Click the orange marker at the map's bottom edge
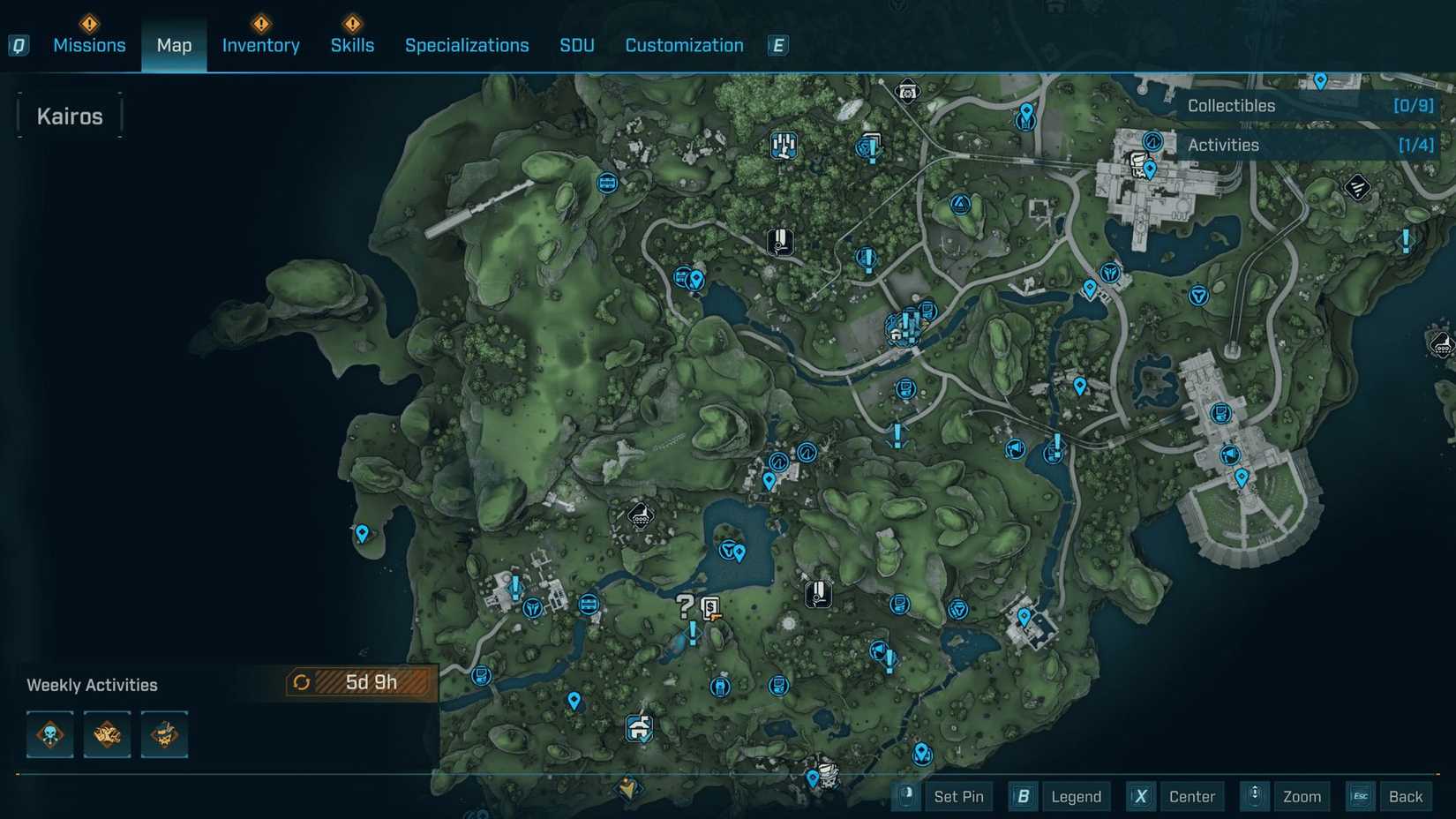The width and height of the screenshot is (1456, 819). (627, 788)
